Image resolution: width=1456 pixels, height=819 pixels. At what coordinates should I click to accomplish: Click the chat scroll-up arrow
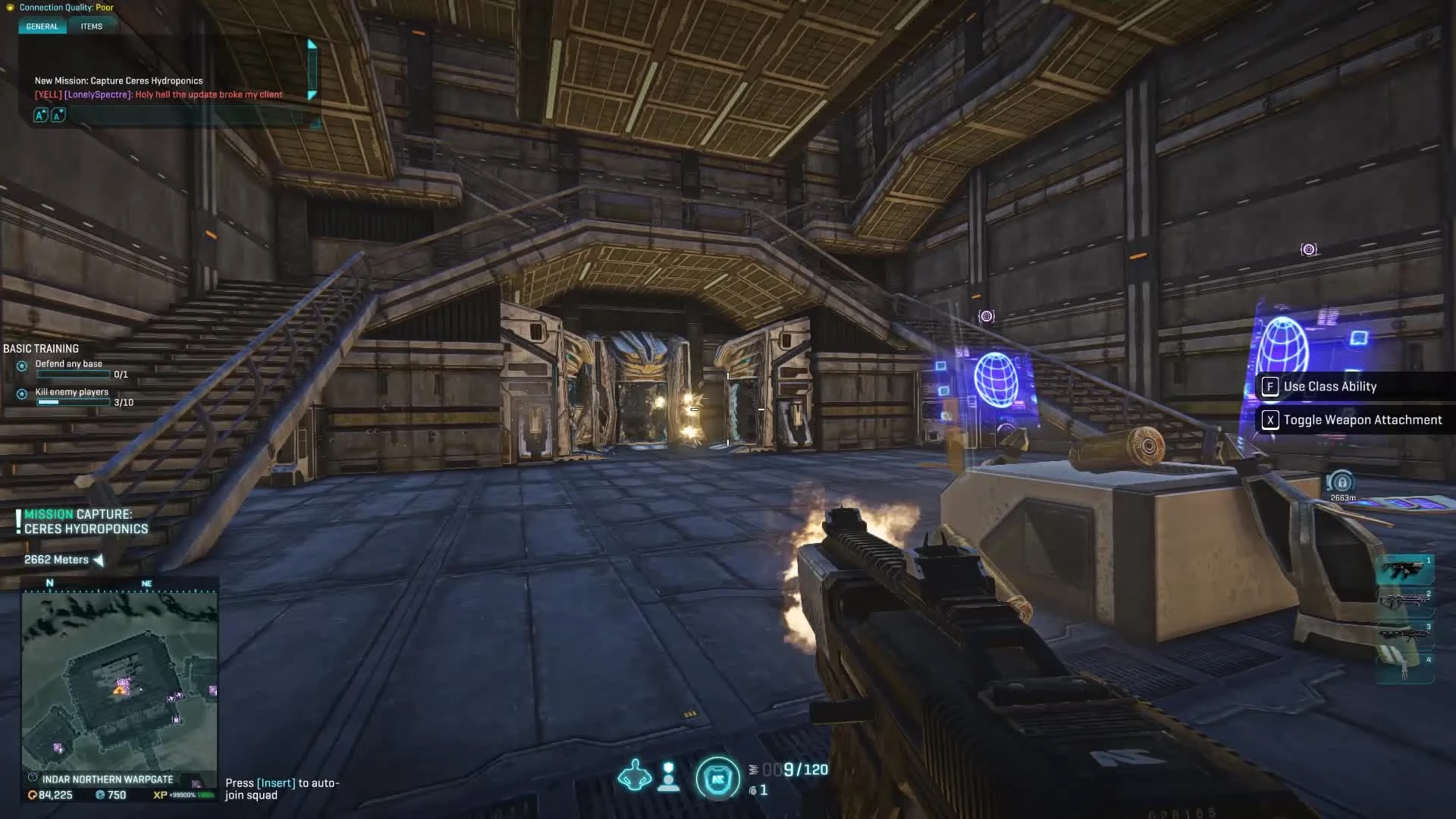coord(312,43)
